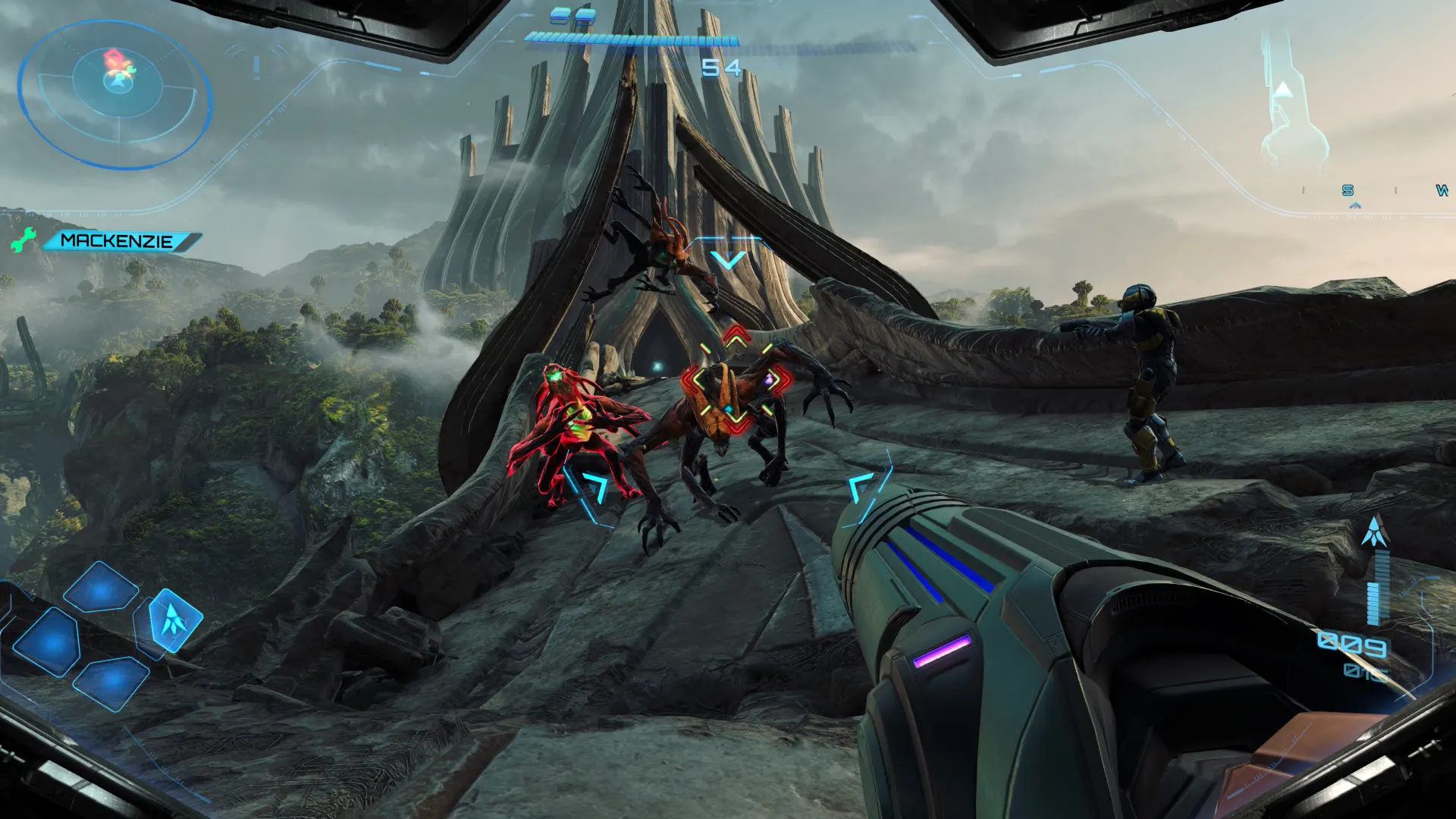Select the missile icon above the ammo count
The width and height of the screenshot is (1456, 819).
click(x=1374, y=532)
